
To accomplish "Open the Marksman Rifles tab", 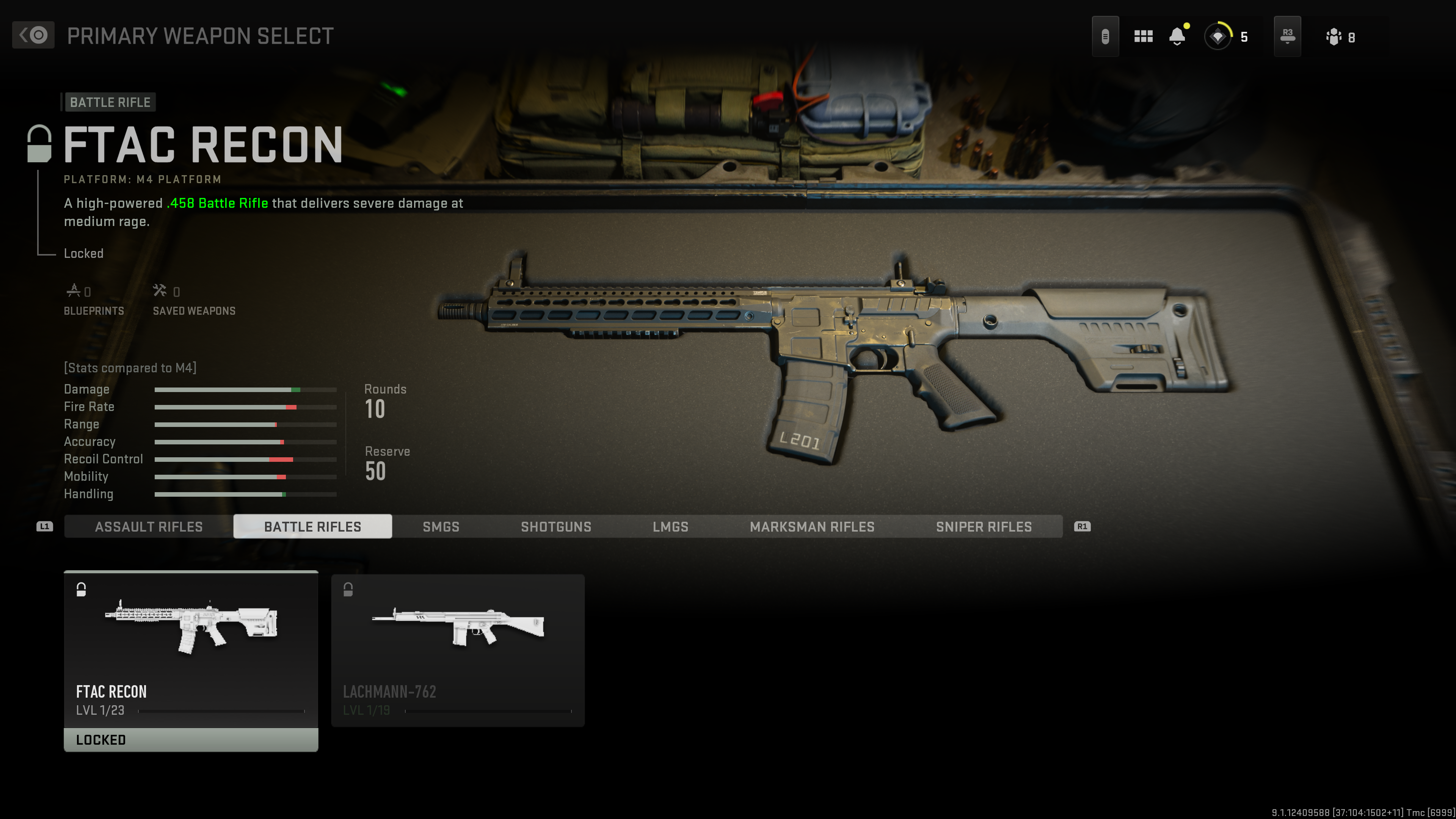I will pos(812,527).
